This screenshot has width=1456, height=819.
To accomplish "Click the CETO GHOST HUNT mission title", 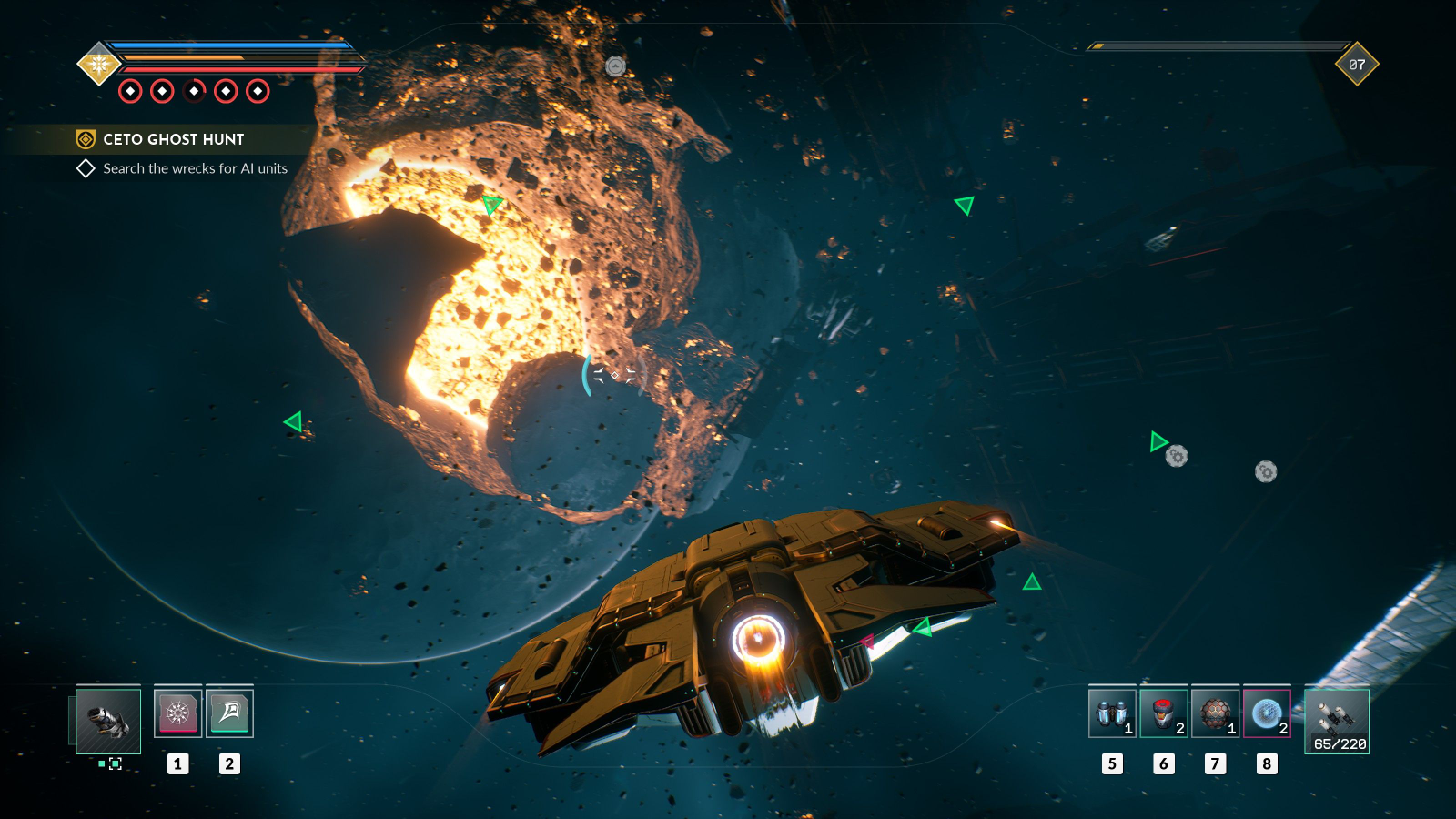I will pyautogui.click(x=172, y=139).
